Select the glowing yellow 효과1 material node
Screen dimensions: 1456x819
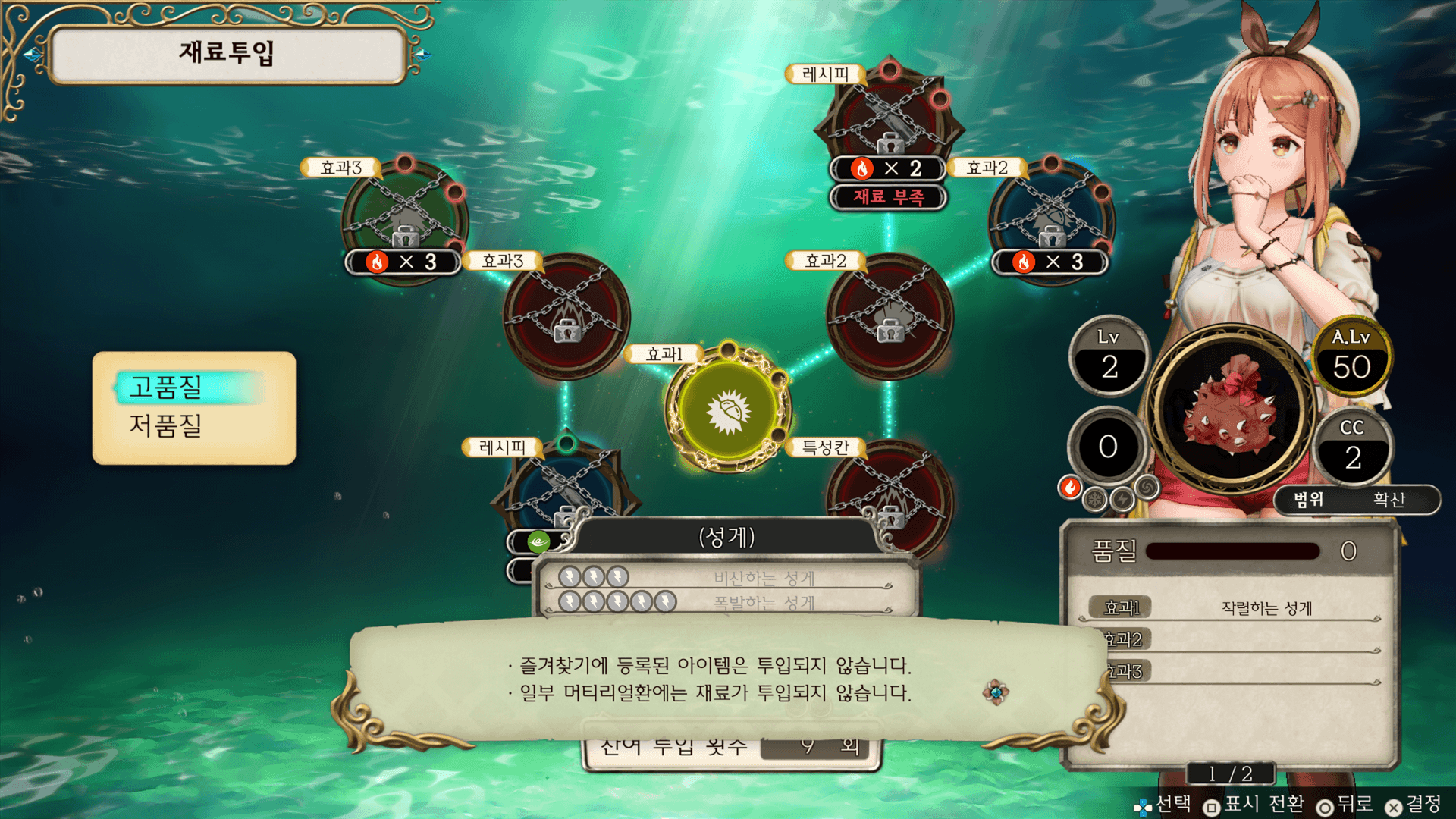pyautogui.click(x=728, y=410)
